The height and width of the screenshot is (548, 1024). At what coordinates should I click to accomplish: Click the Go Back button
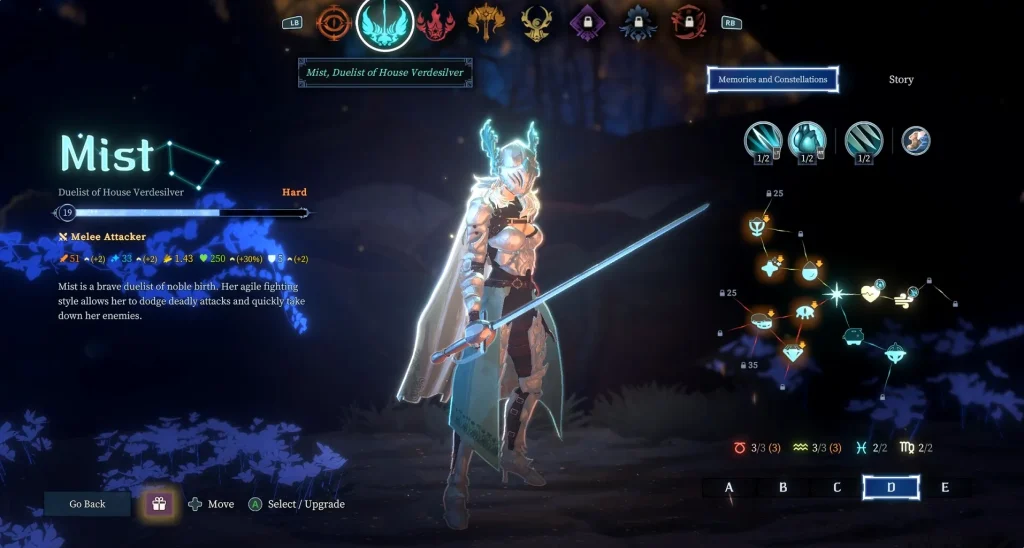tap(87, 504)
